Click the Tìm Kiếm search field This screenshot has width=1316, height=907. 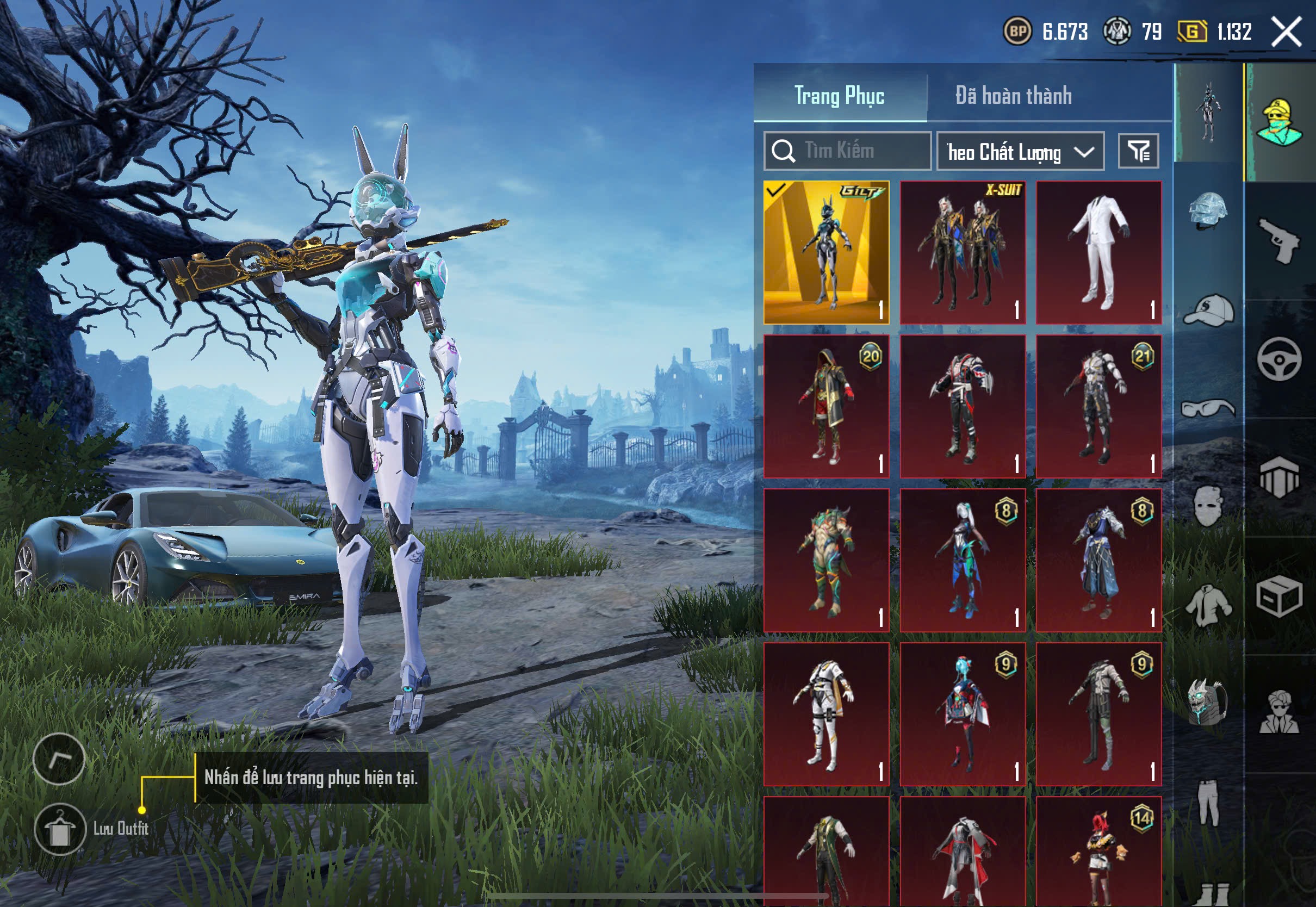[847, 151]
